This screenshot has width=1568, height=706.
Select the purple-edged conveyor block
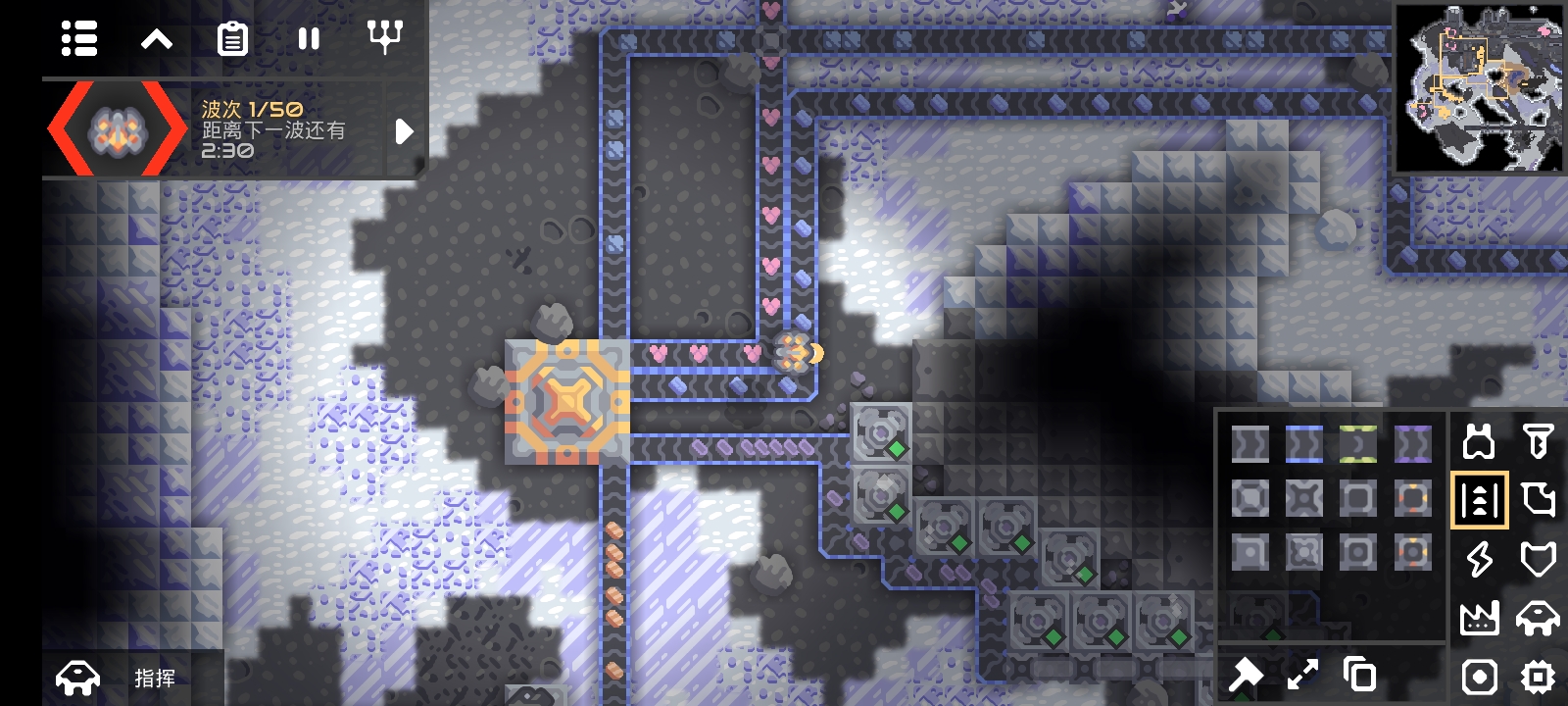(1412, 444)
